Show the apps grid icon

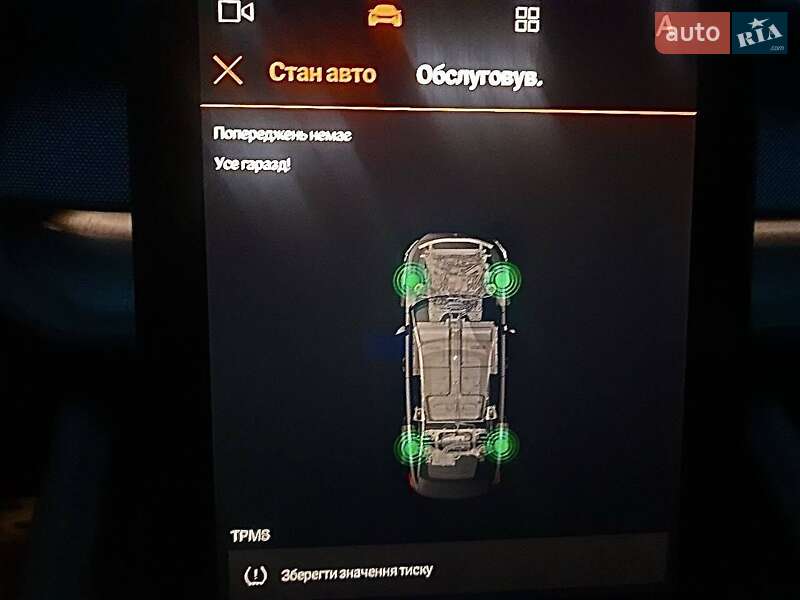526,18
